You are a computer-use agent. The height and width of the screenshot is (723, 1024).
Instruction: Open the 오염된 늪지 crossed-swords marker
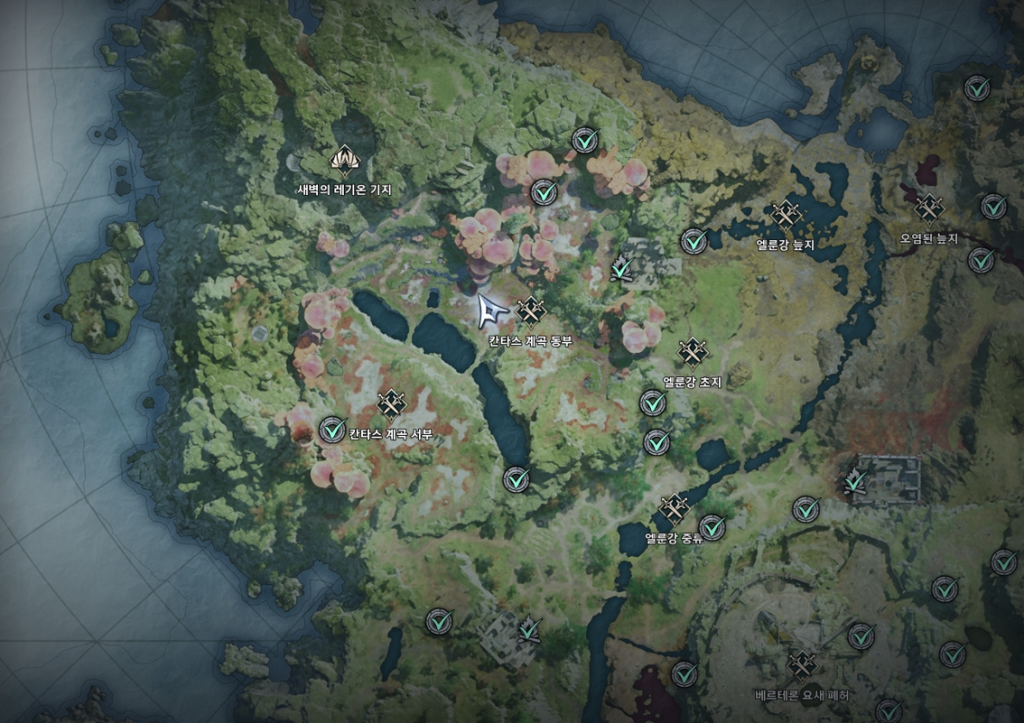tap(929, 207)
